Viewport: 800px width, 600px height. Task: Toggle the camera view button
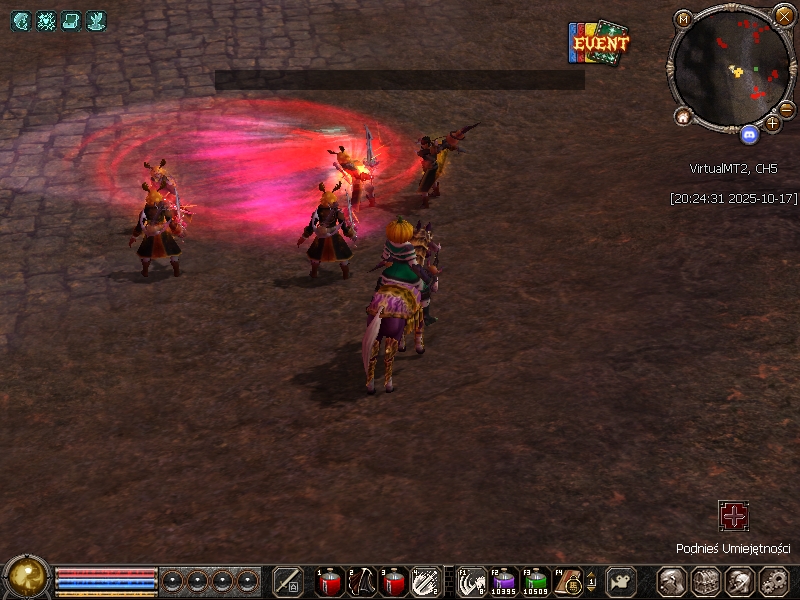(622, 581)
